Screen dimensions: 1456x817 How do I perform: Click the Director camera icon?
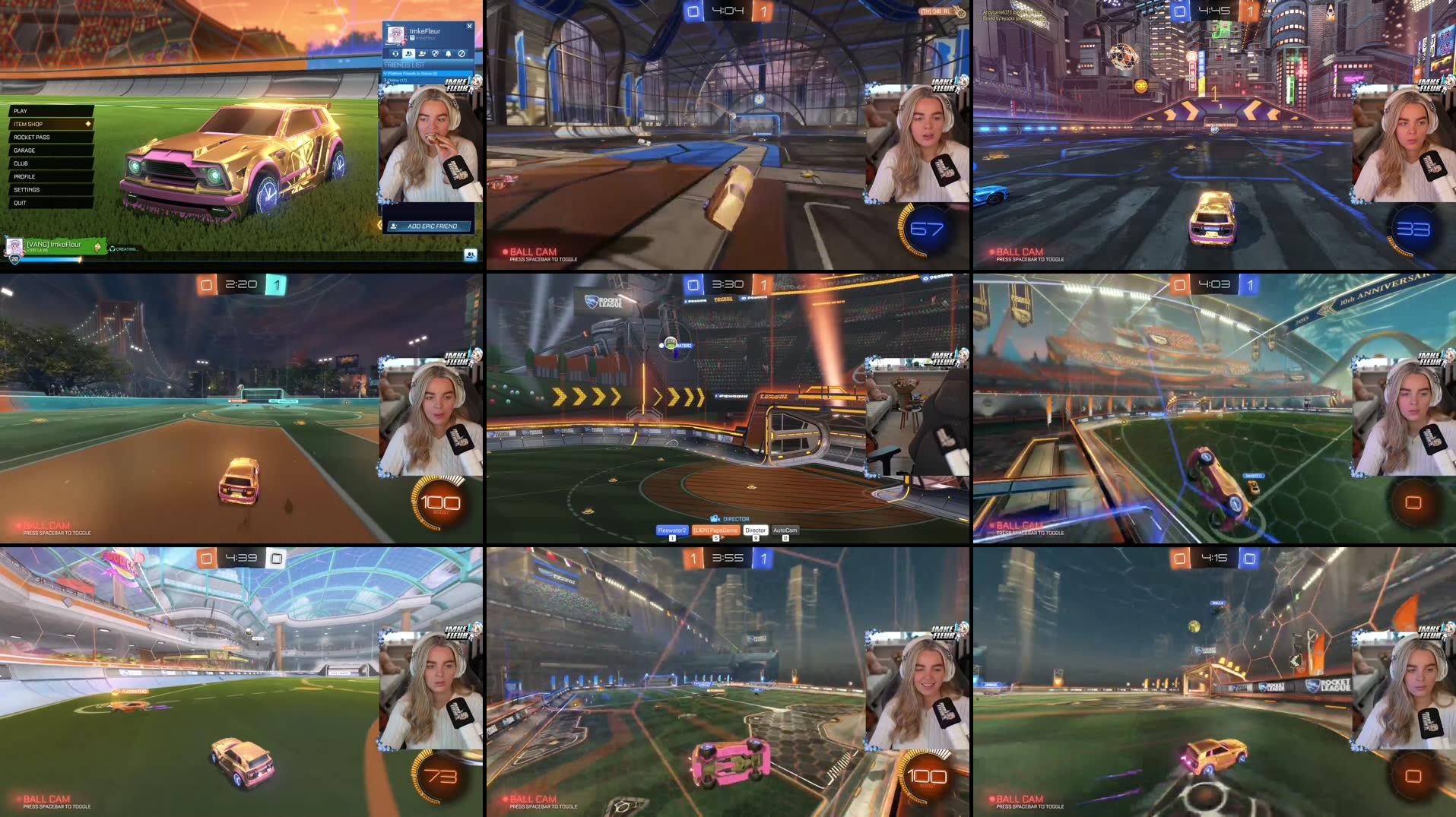pyautogui.click(x=715, y=518)
